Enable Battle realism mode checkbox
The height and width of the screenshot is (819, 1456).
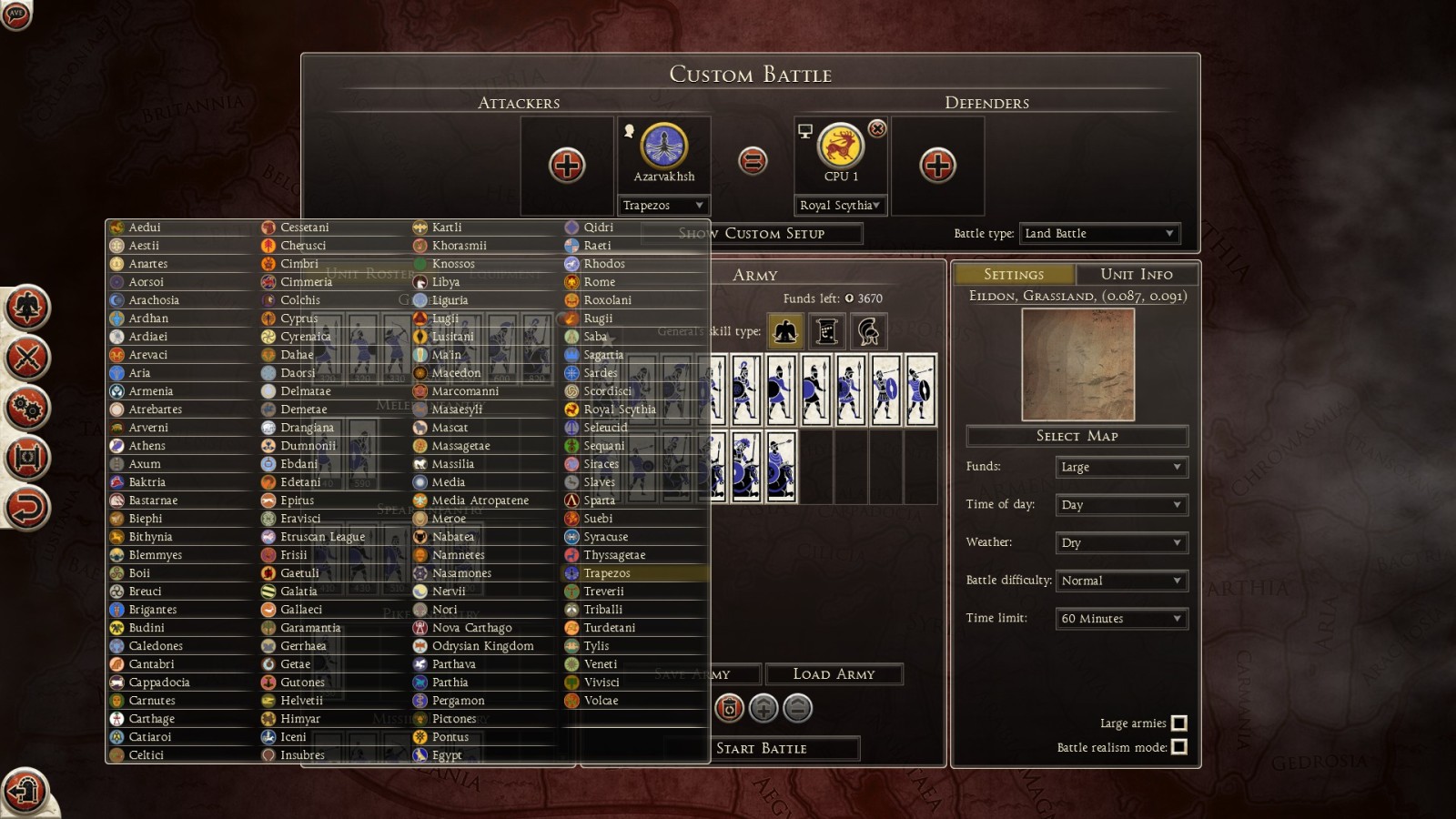1179,747
